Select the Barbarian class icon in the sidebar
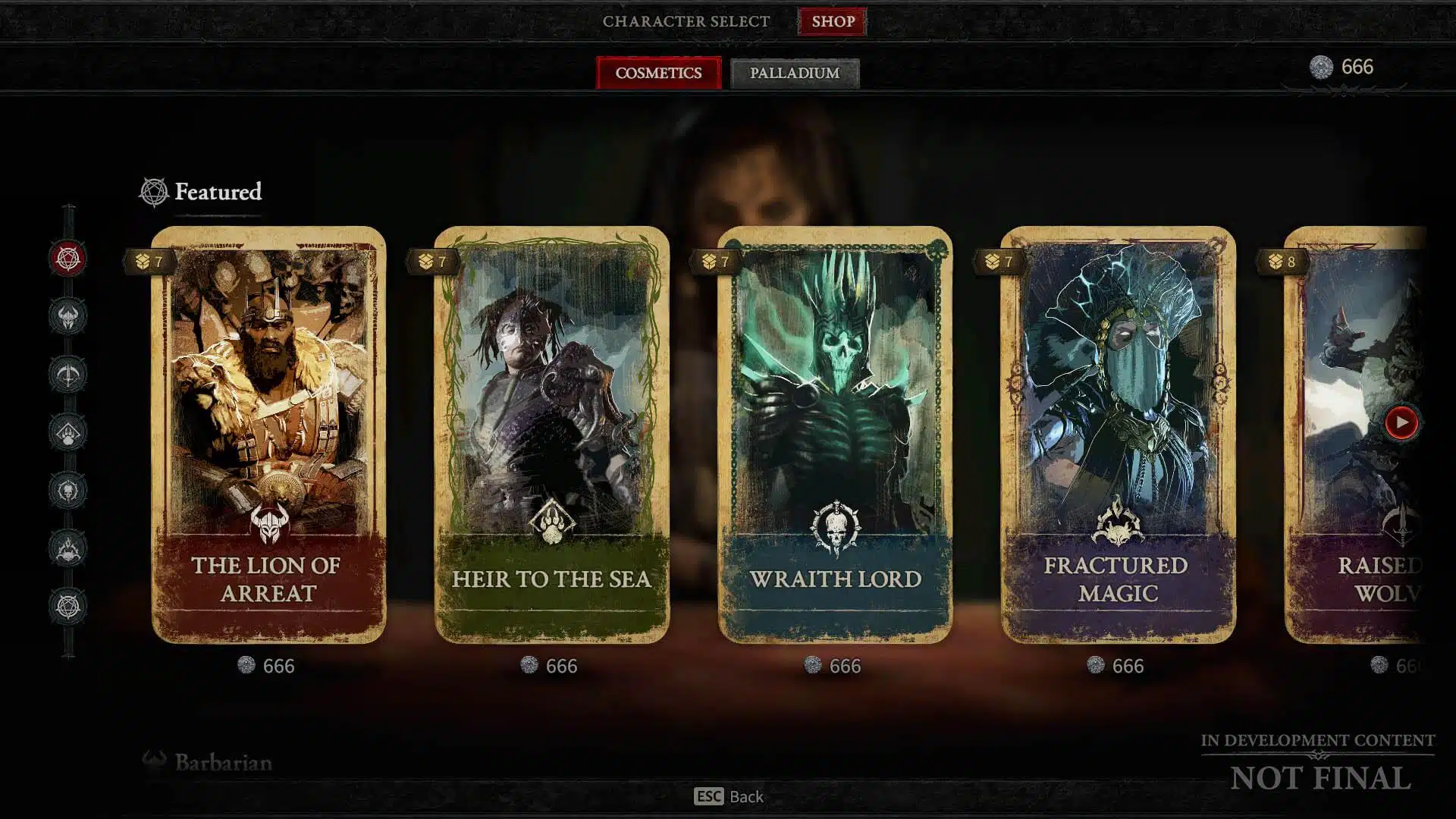This screenshot has width=1456, height=819. pos(67,316)
